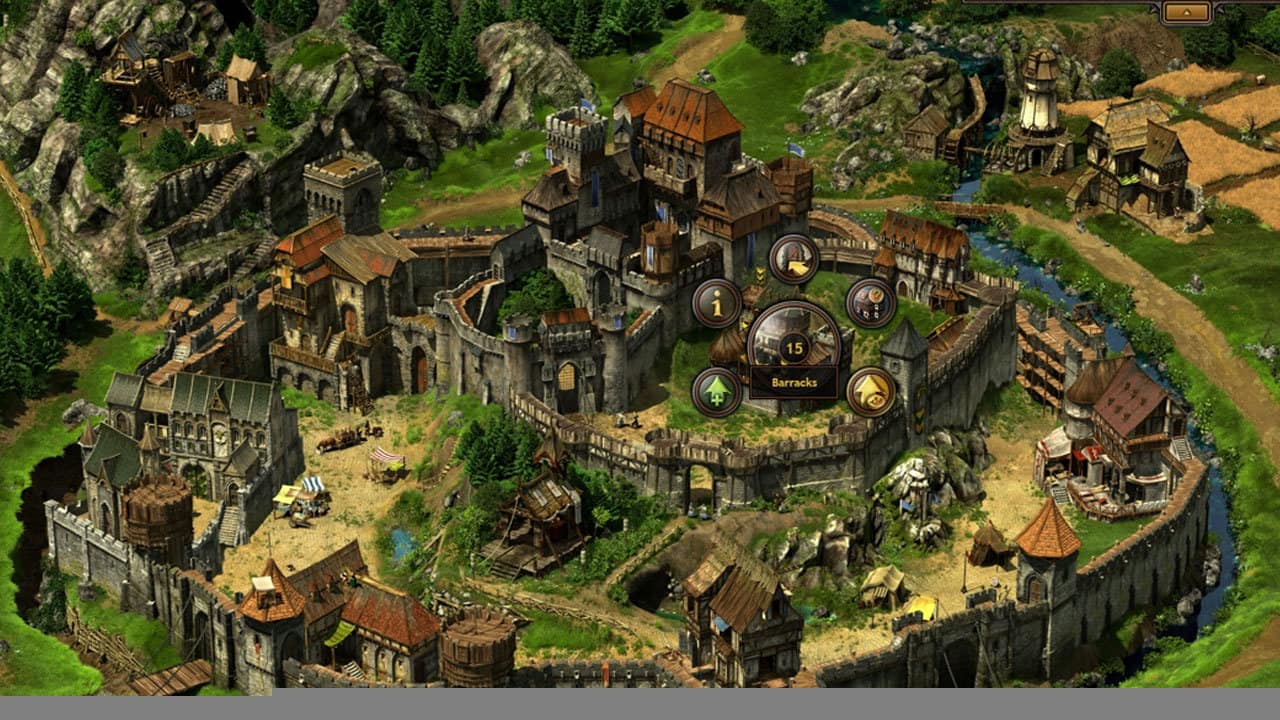Screen dimensions: 1280x720
Task: Open the Barracks information panel
Action: coord(716,304)
